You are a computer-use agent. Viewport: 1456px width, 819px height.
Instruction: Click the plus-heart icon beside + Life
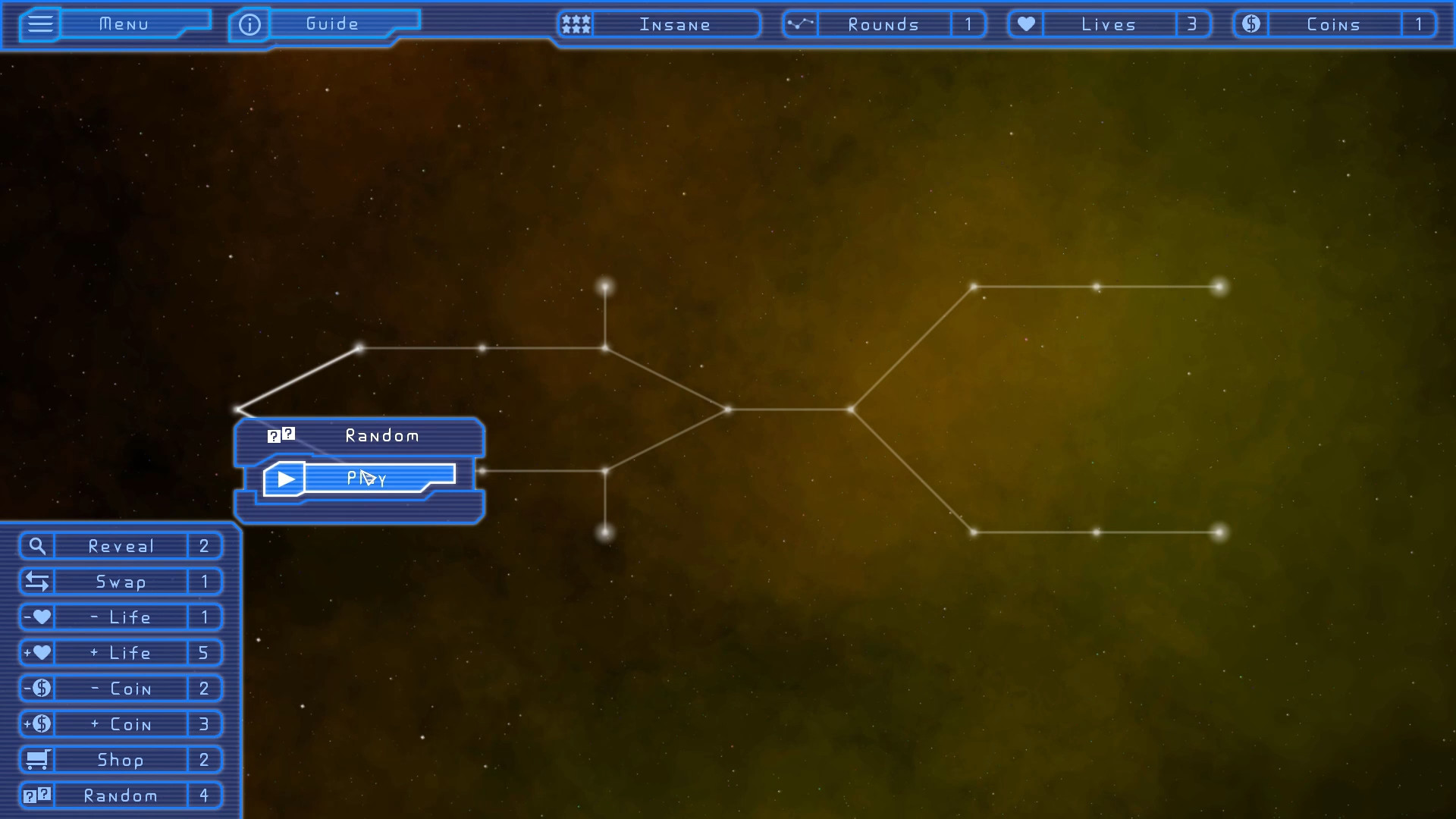tap(37, 652)
